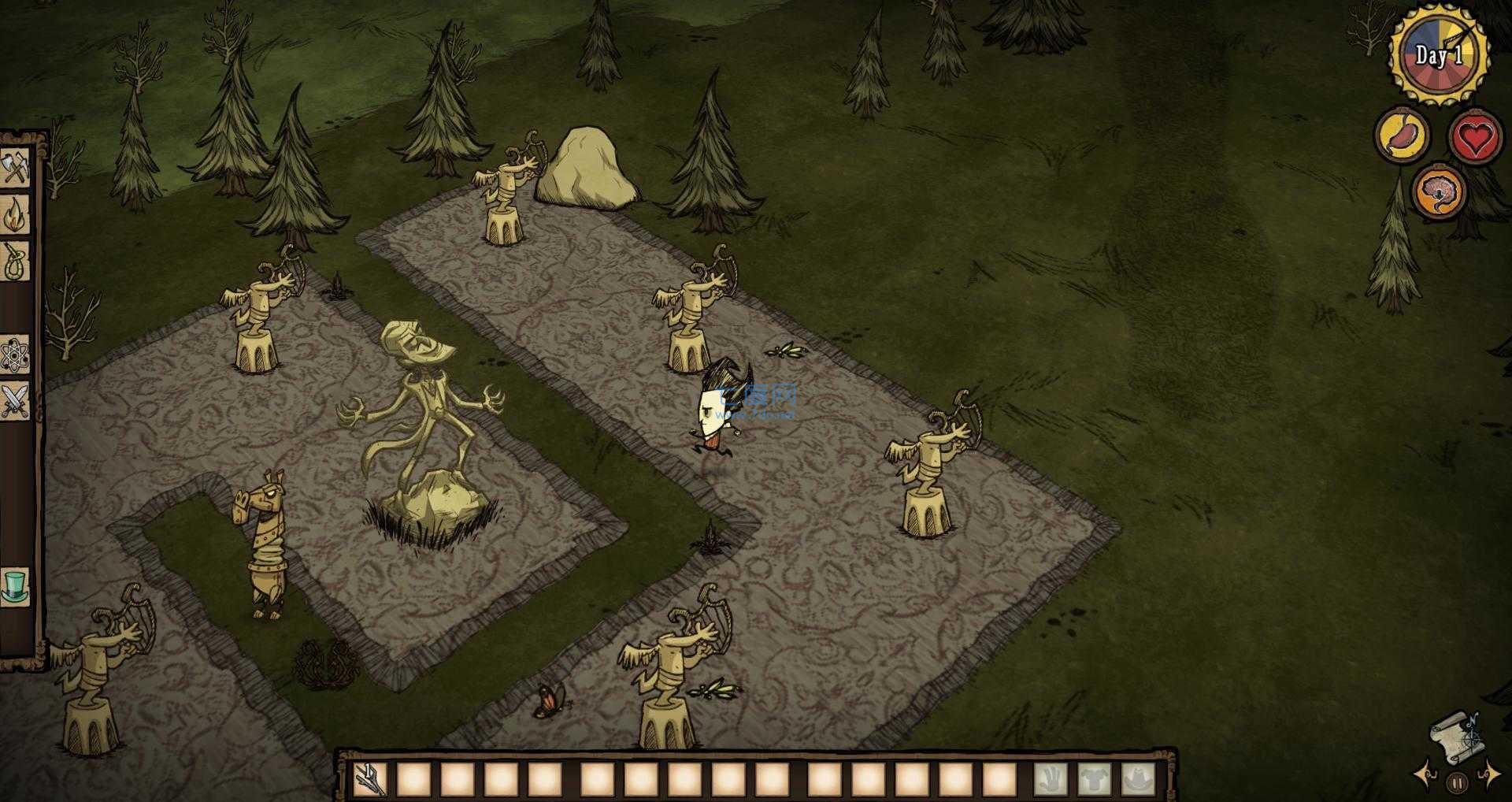Pause the game with the pause button
The image size is (1512, 802).
coord(1457,783)
